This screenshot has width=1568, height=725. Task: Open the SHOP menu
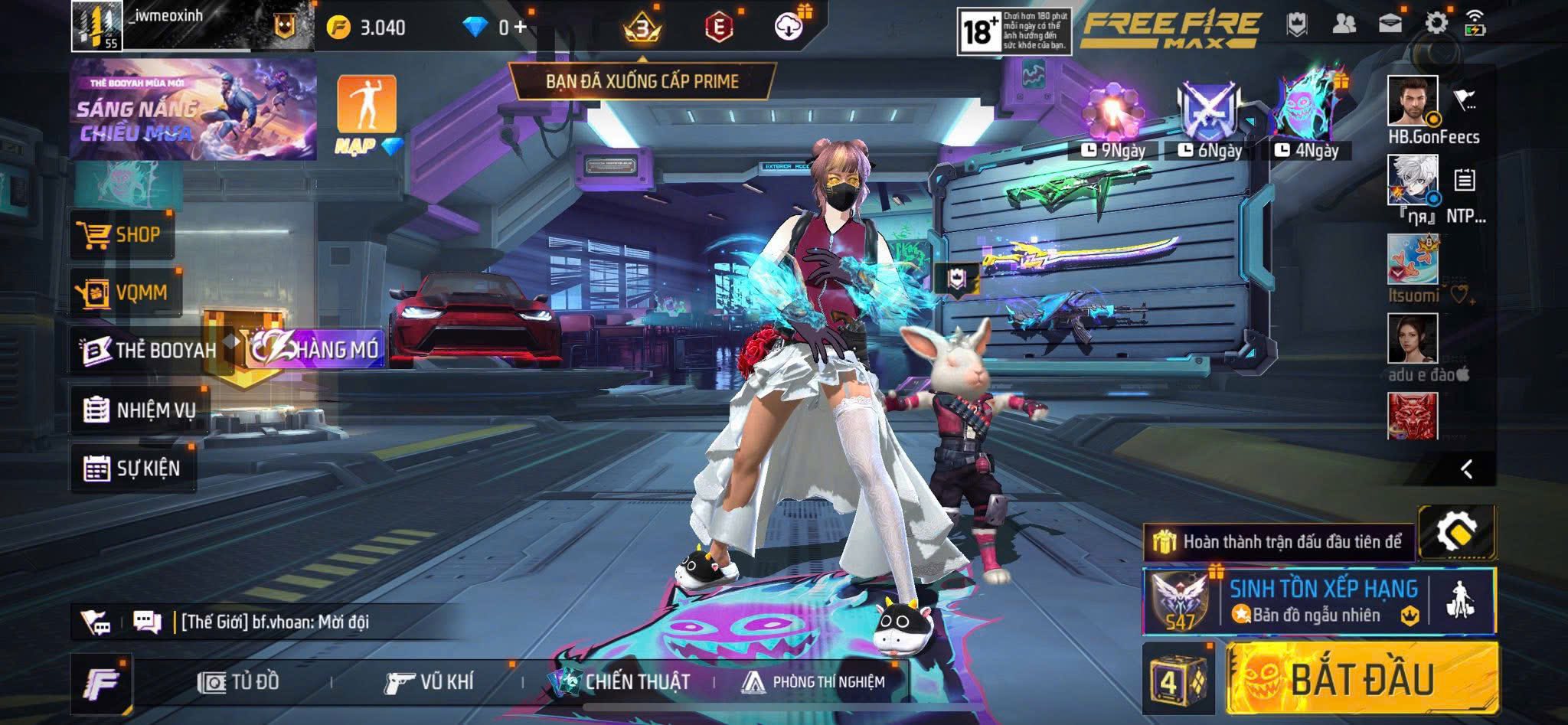click(x=123, y=234)
